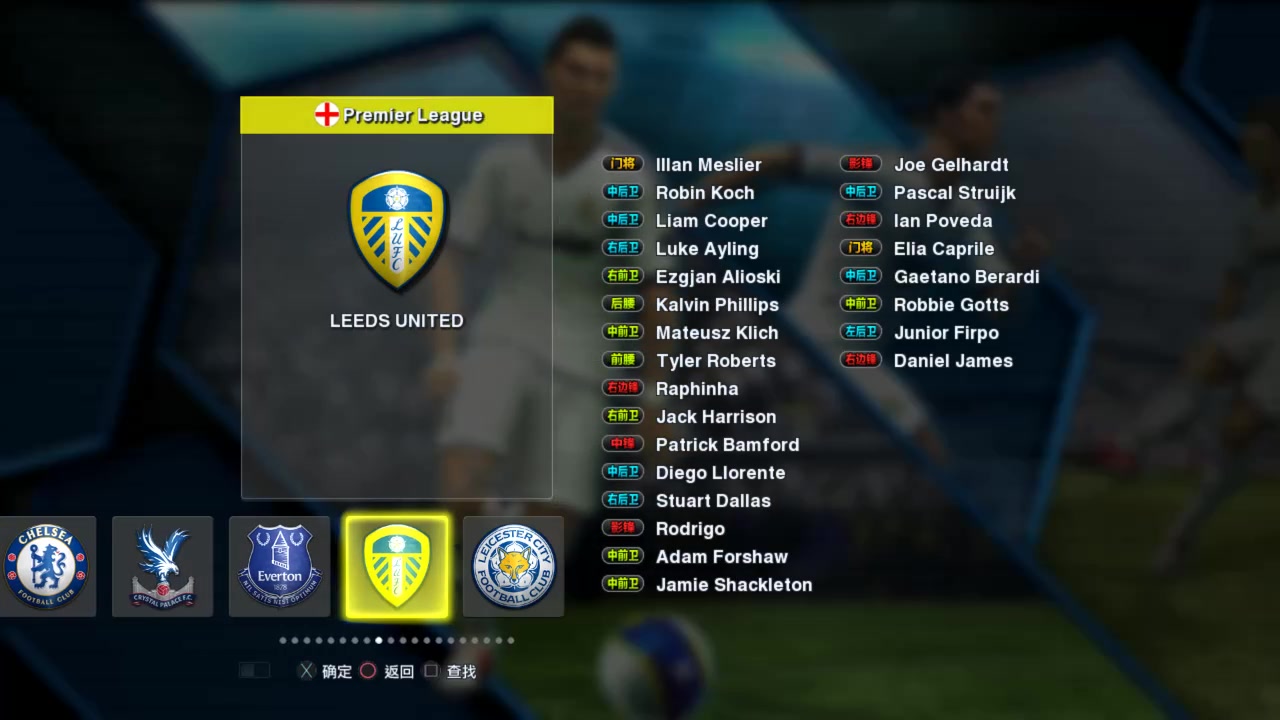This screenshot has width=1280, height=720.
Task: Choose Joe Gelhardt in the right column
Action: point(951,164)
